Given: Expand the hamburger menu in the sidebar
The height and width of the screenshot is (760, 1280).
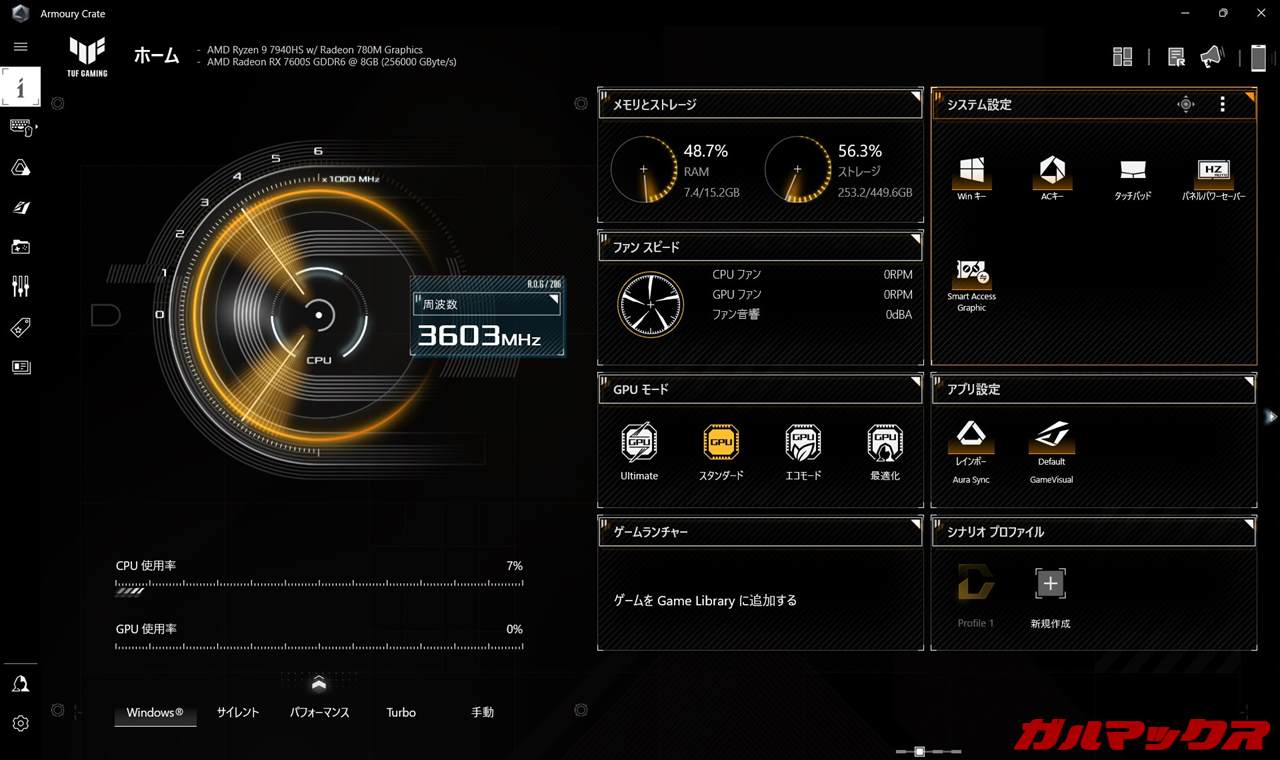Looking at the screenshot, I should click(21, 47).
